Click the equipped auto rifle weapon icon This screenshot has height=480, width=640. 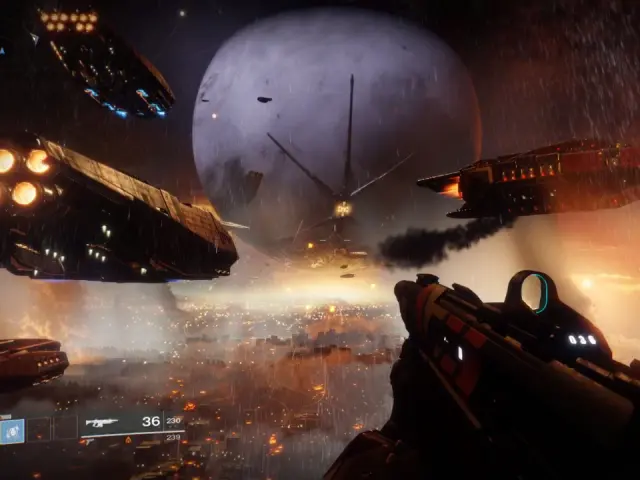point(101,422)
